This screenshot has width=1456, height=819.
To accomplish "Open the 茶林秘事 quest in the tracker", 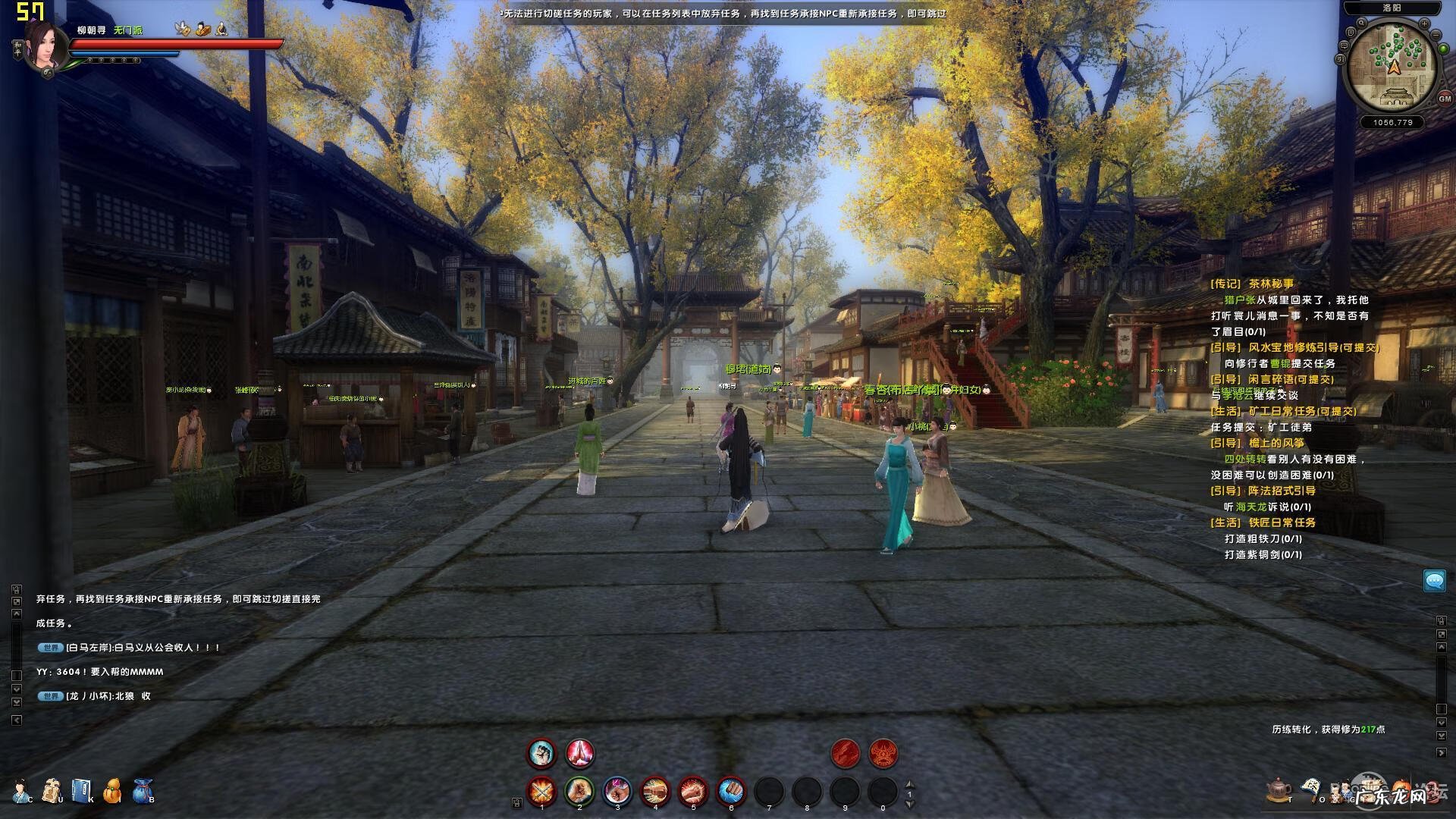I will 1271,284.
